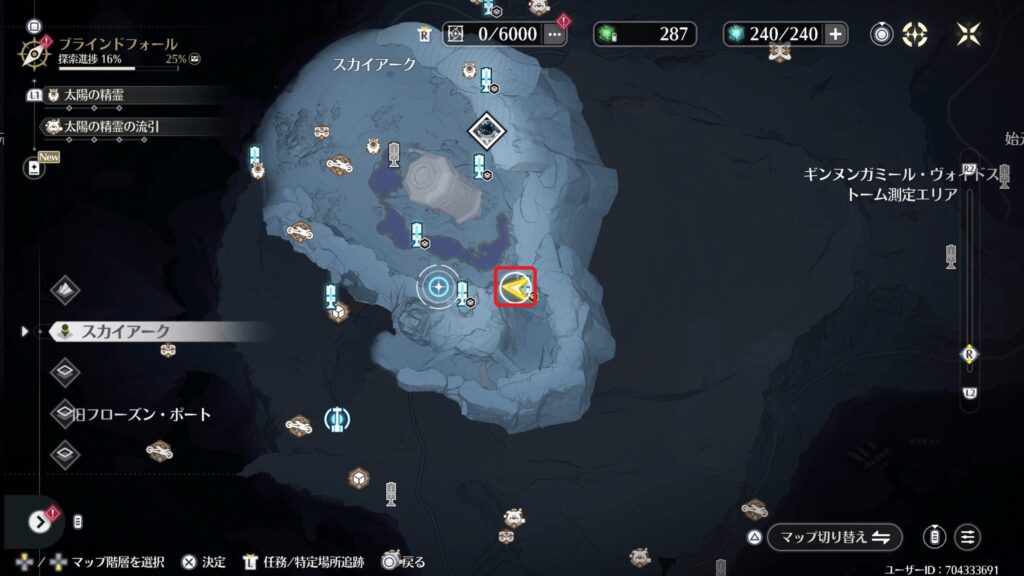Click the ellipsis button beside 0/6000

(x=555, y=34)
